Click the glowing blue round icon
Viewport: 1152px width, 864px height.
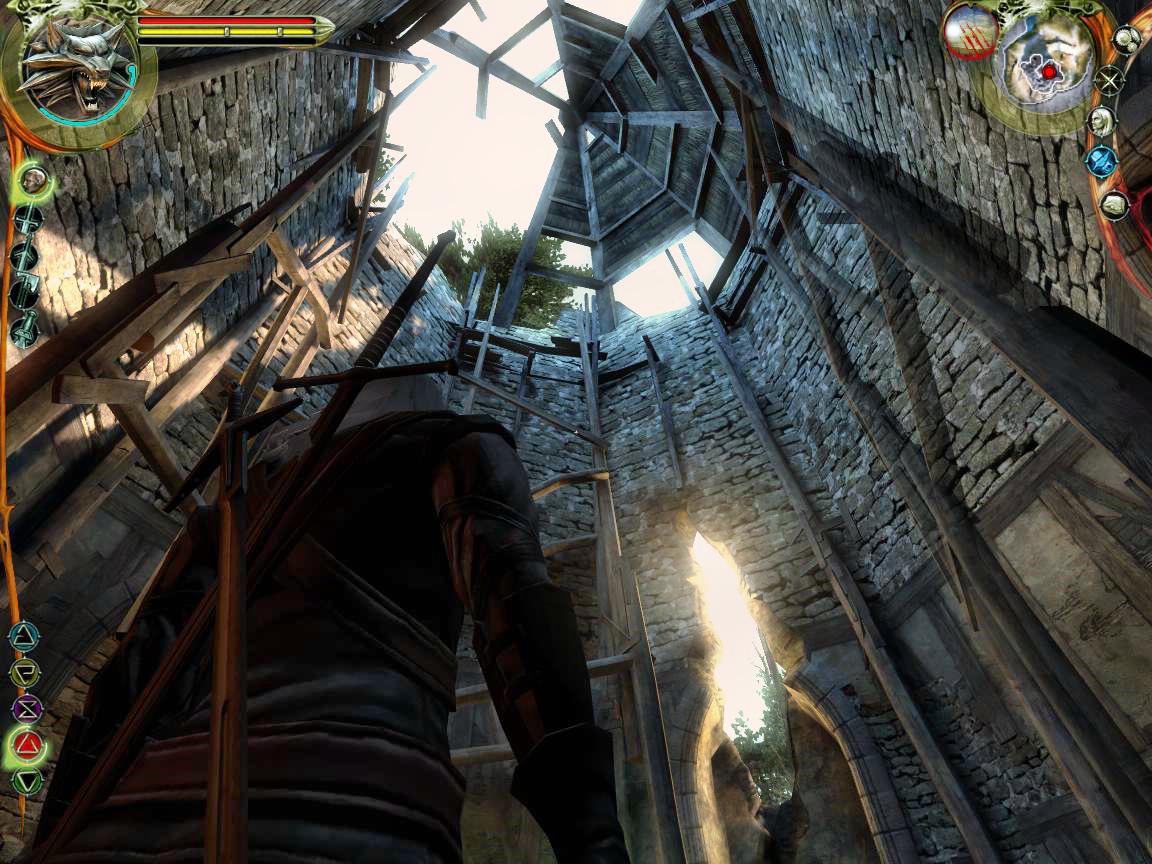click(x=1102, y=161)
